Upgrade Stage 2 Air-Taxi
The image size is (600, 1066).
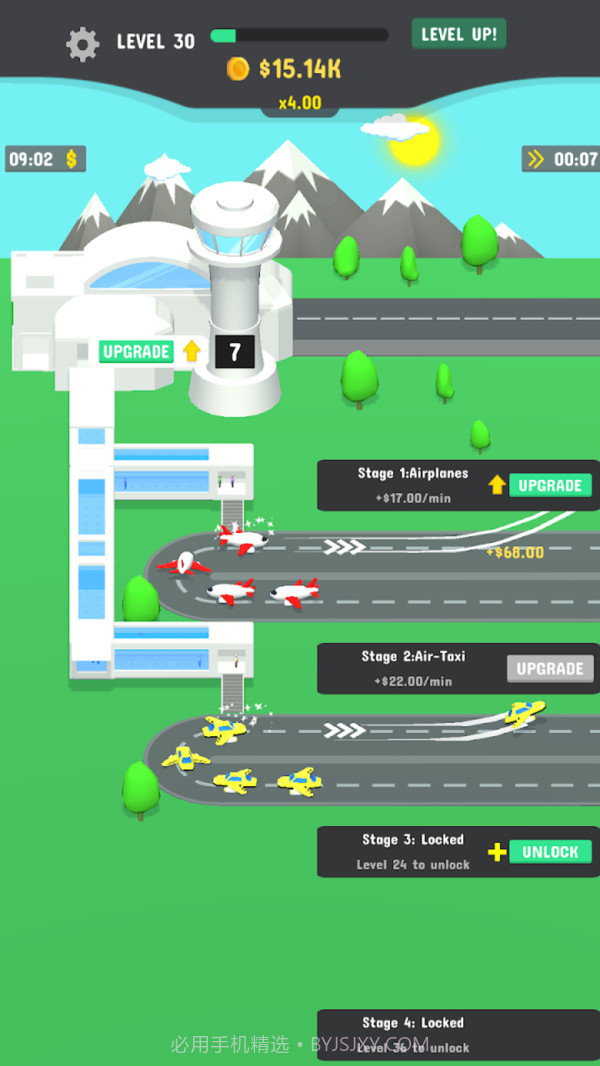[x=549, y=668]
